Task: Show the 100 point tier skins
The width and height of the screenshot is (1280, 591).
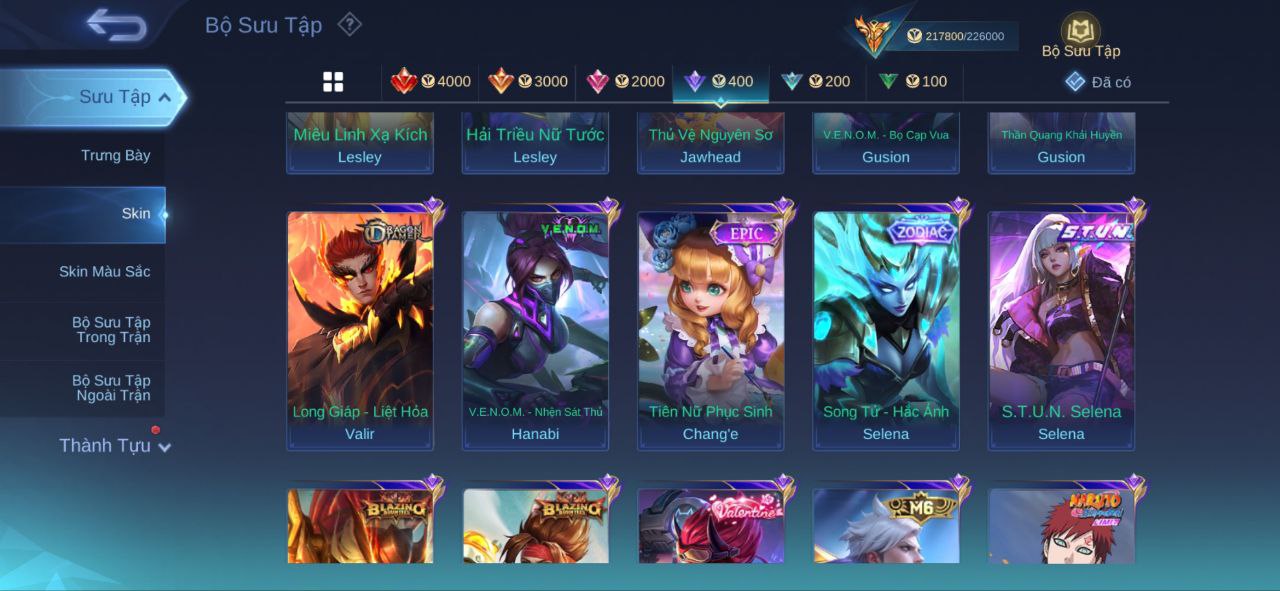Action: coord(913,82)
